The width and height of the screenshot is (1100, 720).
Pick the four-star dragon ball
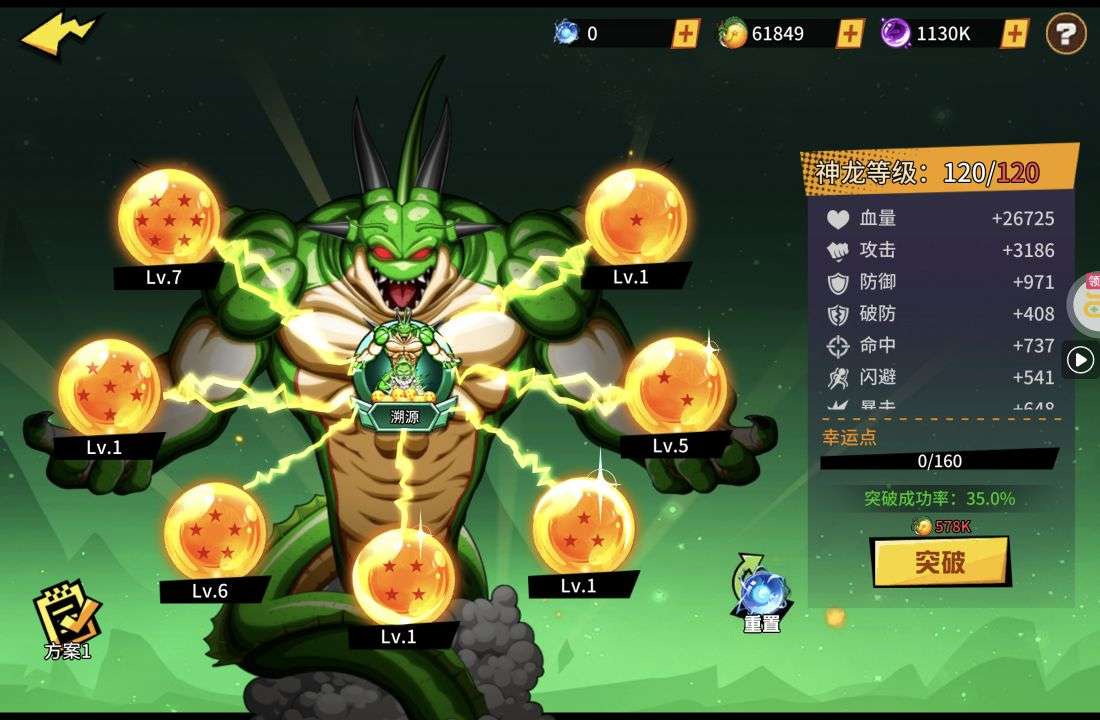tap(403, 576)
